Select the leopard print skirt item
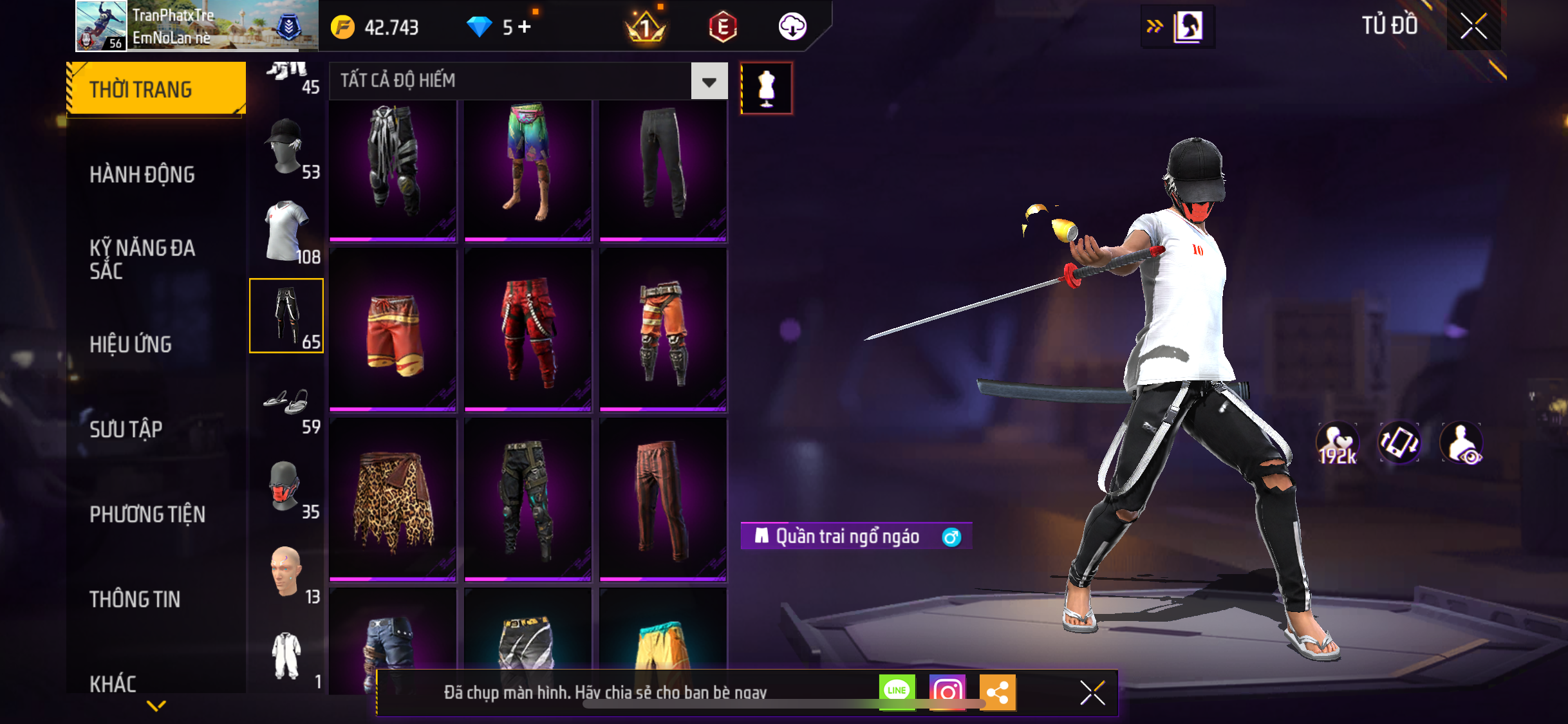1568x724 pixels. pos(393,500)
